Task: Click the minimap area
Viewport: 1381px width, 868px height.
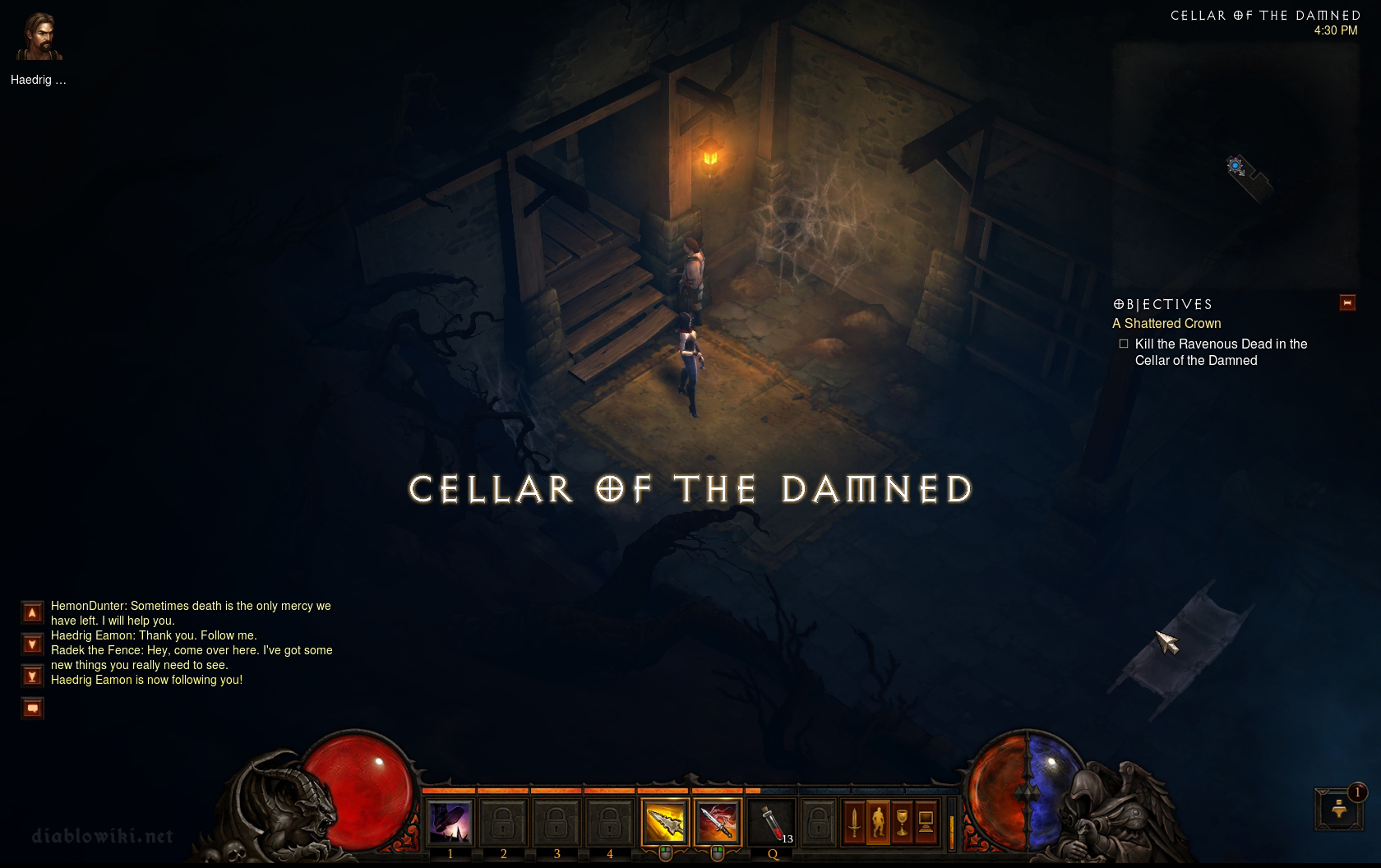Action: (1236, 164)
